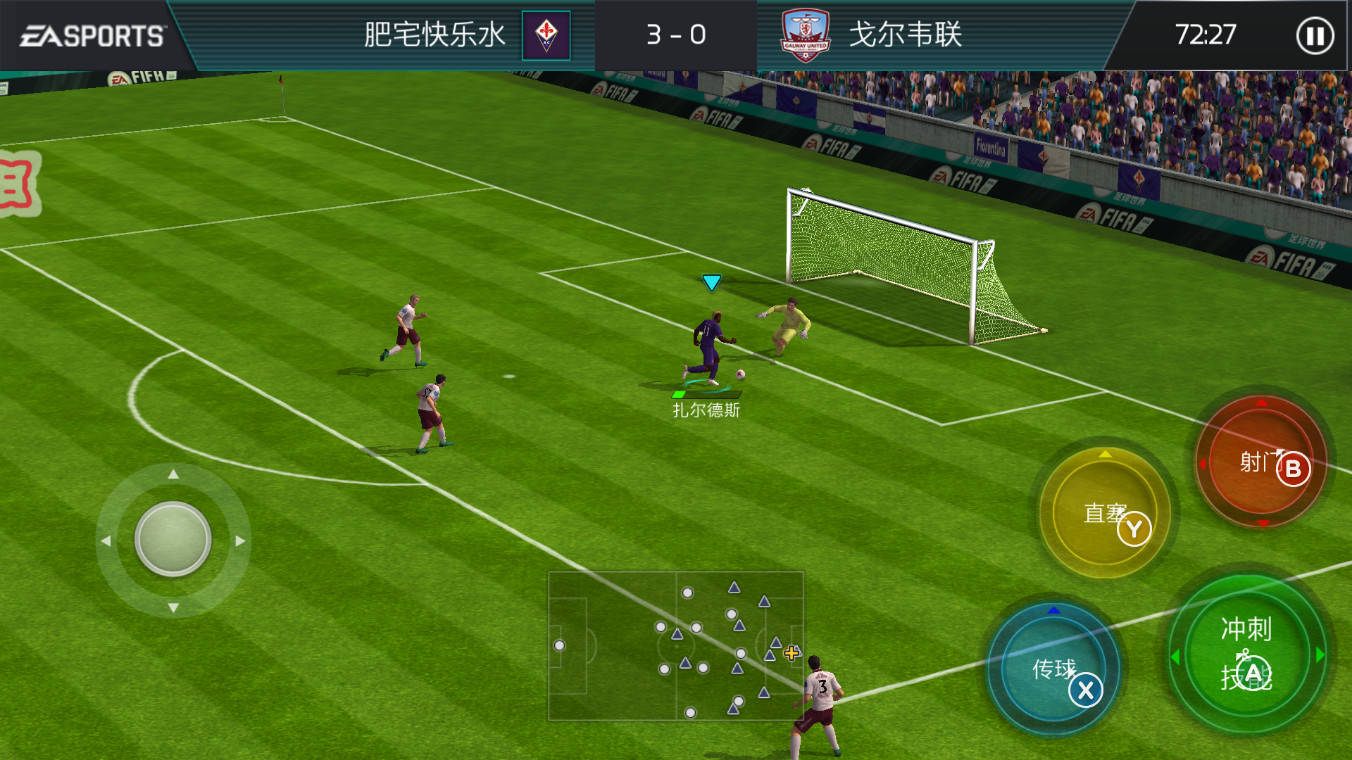Screen dimensions: 1352x760
Task: Pause the match with the pause button
Action: [1315, 35]
